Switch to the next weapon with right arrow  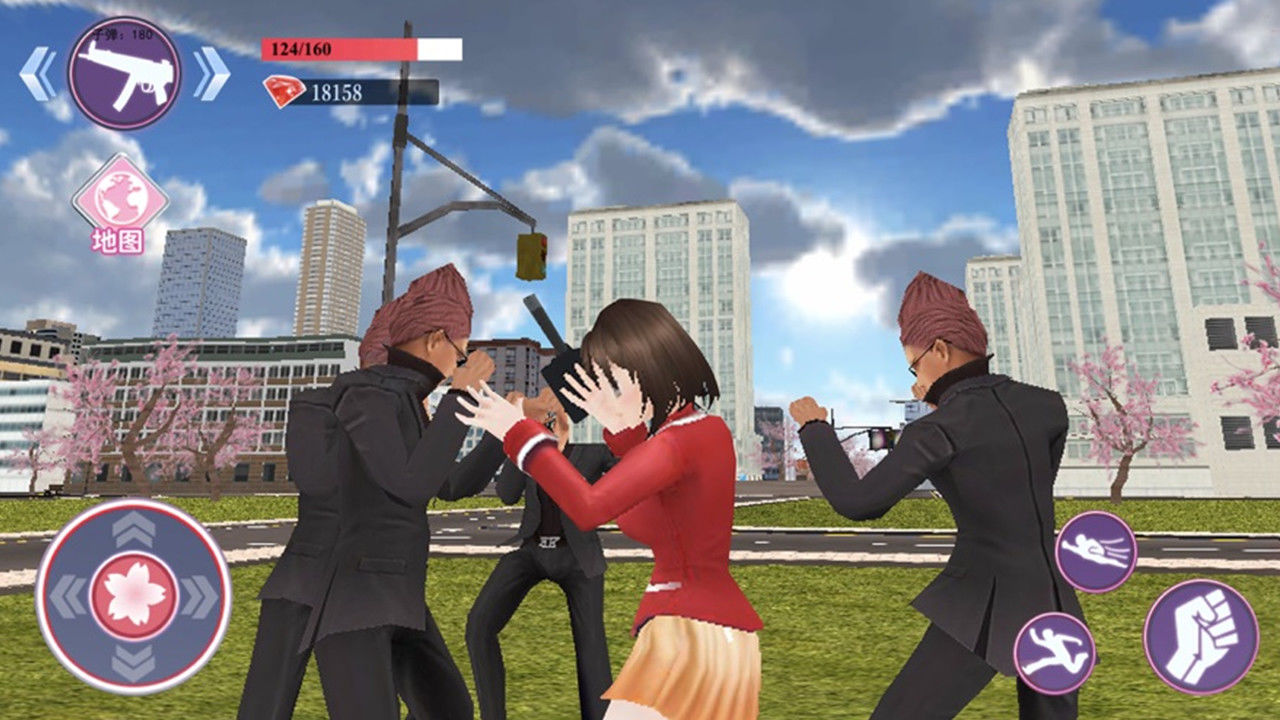tap(211, 74)
